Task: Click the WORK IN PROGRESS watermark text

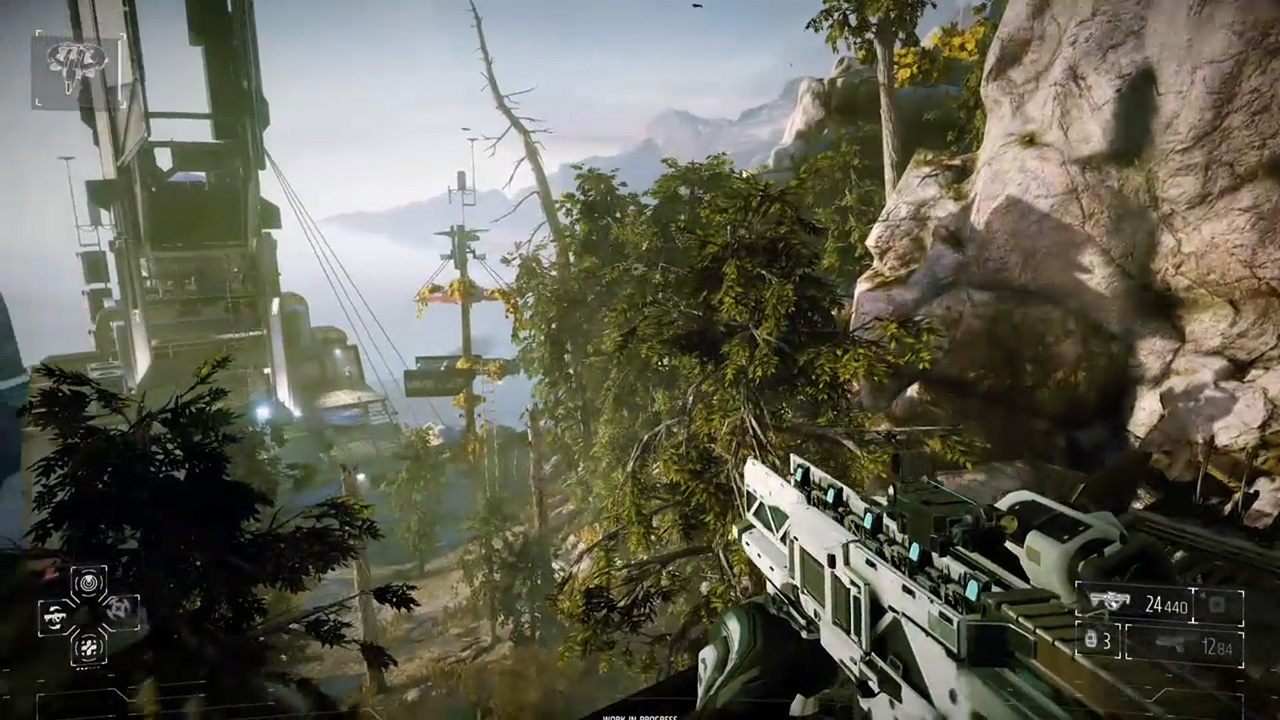Action: [x=640, y=716]
